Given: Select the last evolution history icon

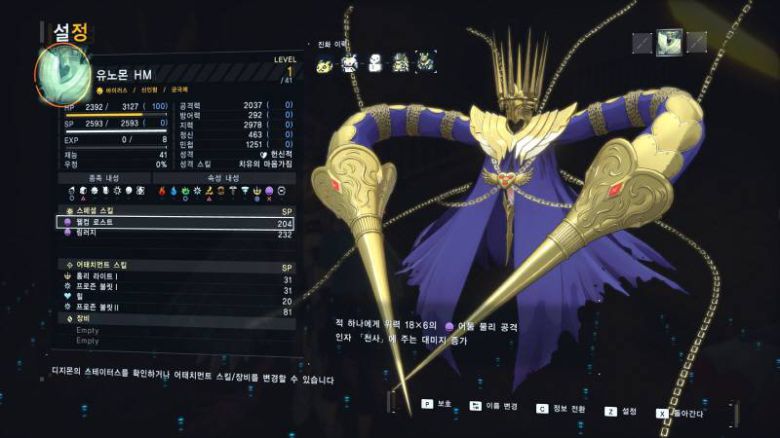Looking at the screenshot, I should 425,64.
